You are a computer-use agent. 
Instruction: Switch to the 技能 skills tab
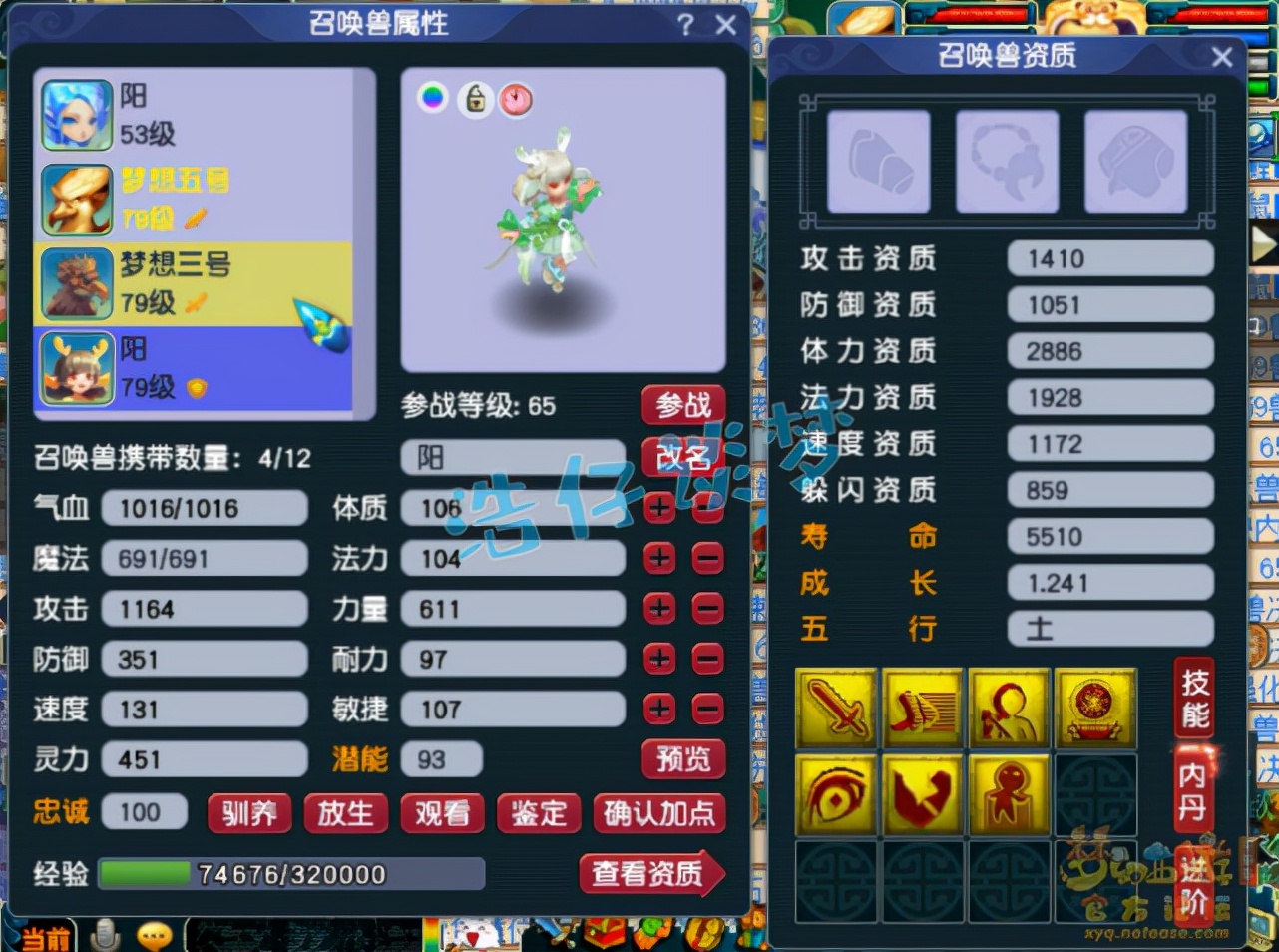pos(1193,700)
